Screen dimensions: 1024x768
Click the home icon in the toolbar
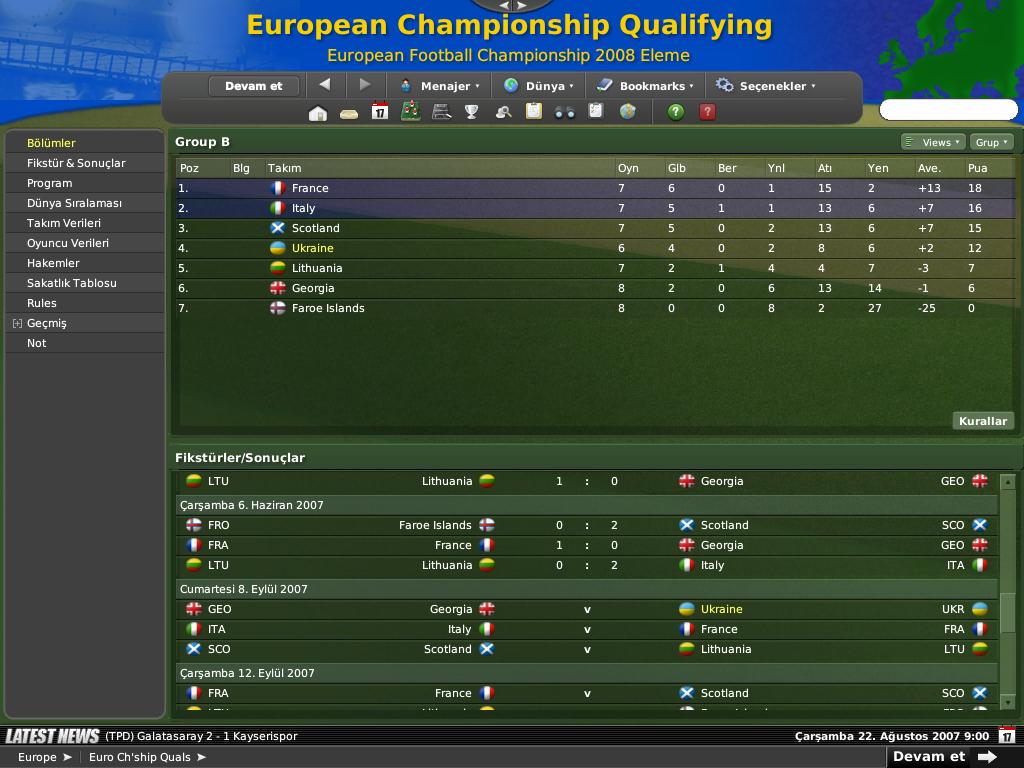(x=318, y=112)
